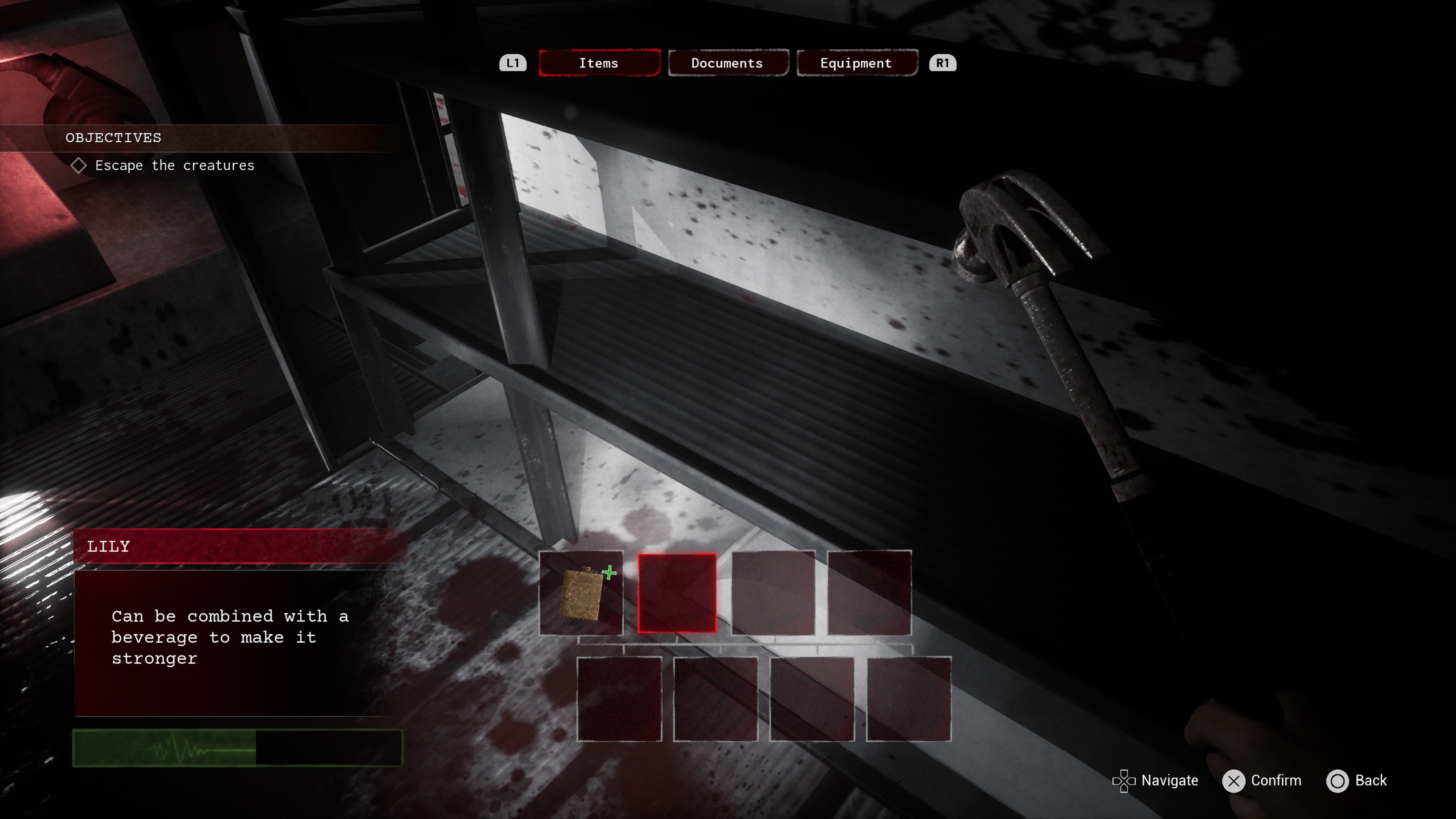
Task: Open the Documents tab
Action: (728, 63)
